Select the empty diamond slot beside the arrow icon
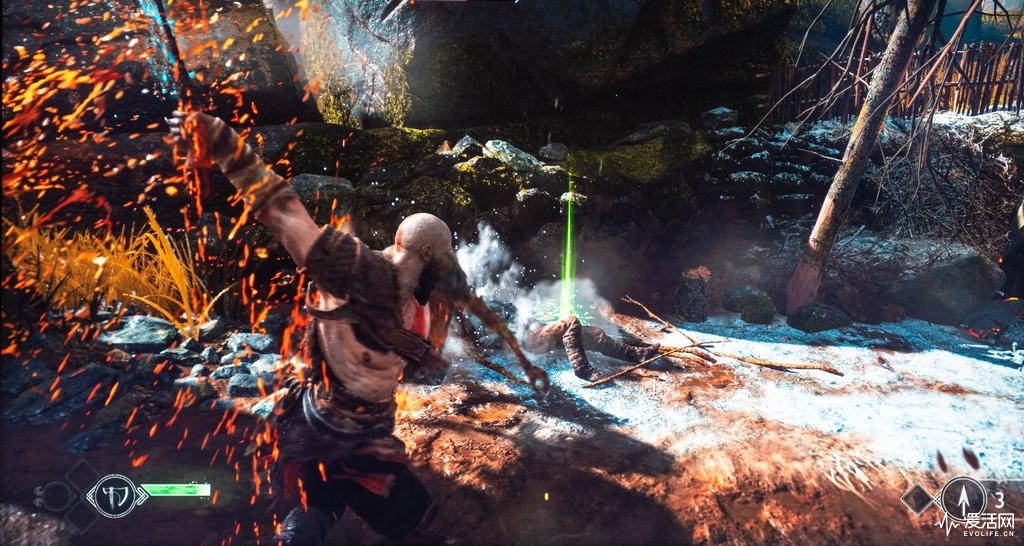This screenshot has width=1024, height=546. pyautogui.click(x=918, y=498)
